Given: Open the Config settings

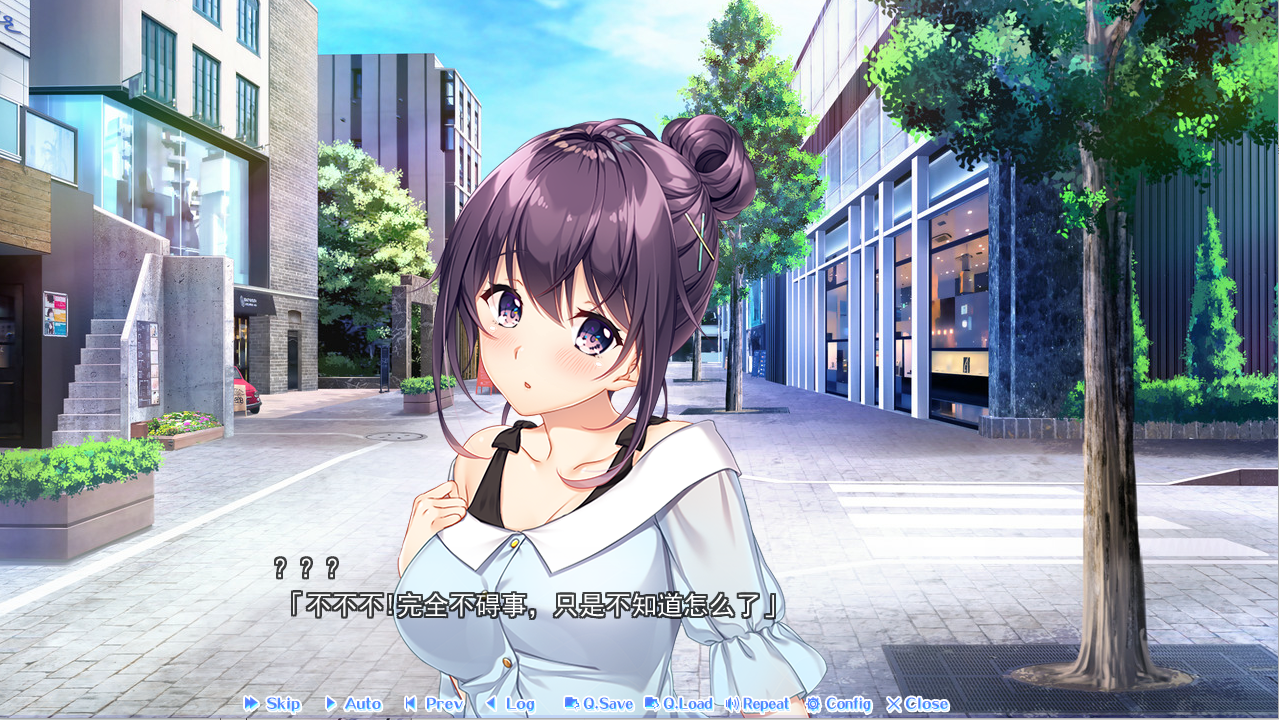Looking at the screenshot, I should point(838,704).
